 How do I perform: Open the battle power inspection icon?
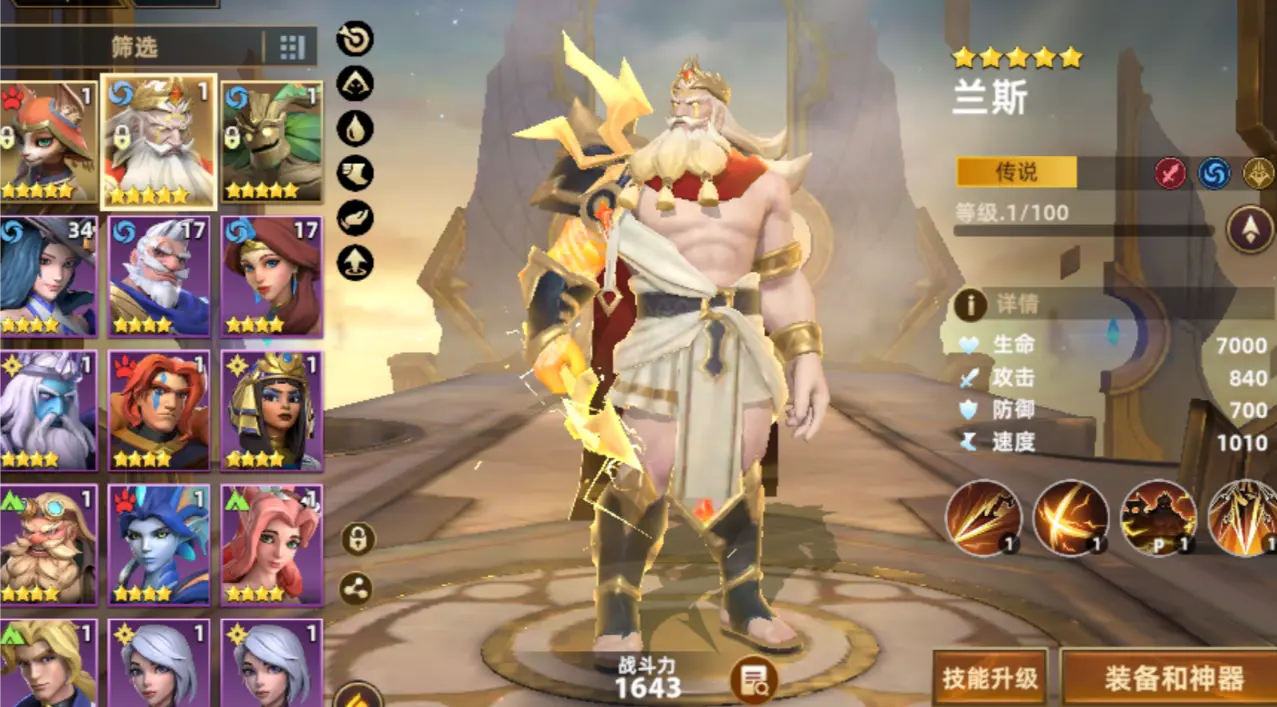click(x=753, y=680)
